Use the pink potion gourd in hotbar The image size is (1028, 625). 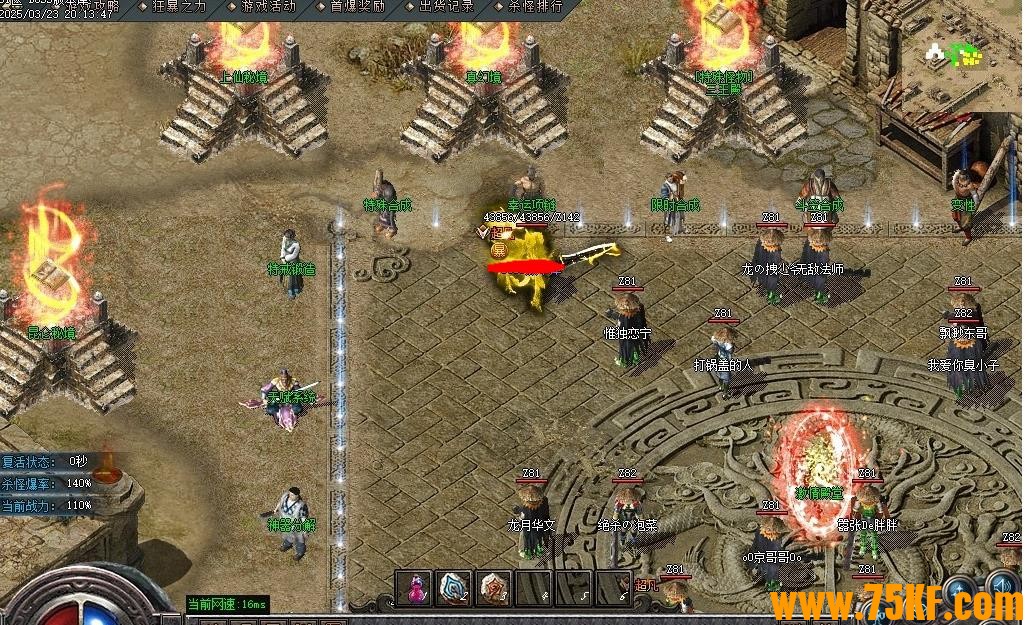click(414, 587)
